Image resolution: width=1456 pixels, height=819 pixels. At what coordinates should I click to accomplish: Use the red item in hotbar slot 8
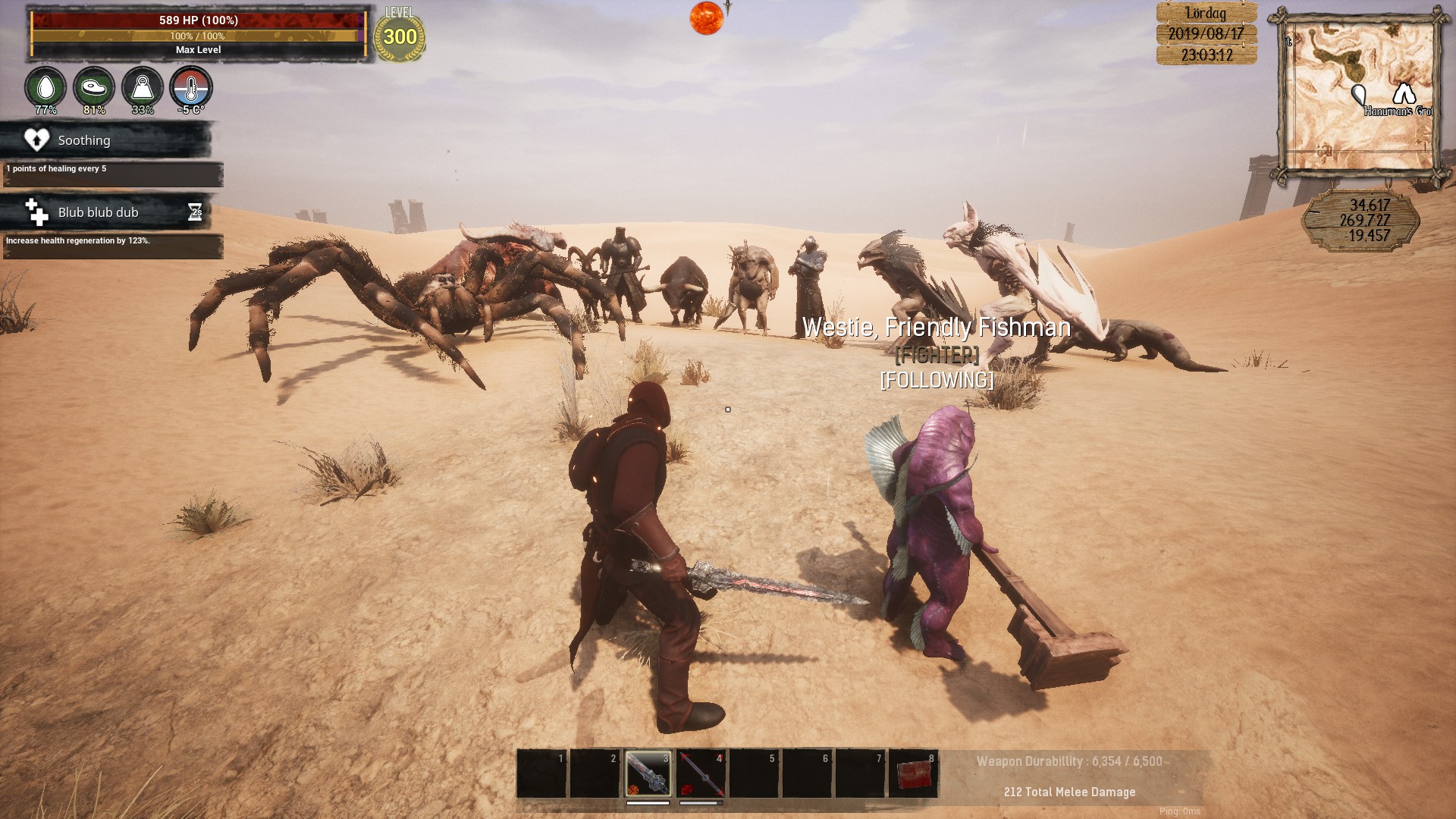point(913,773)
